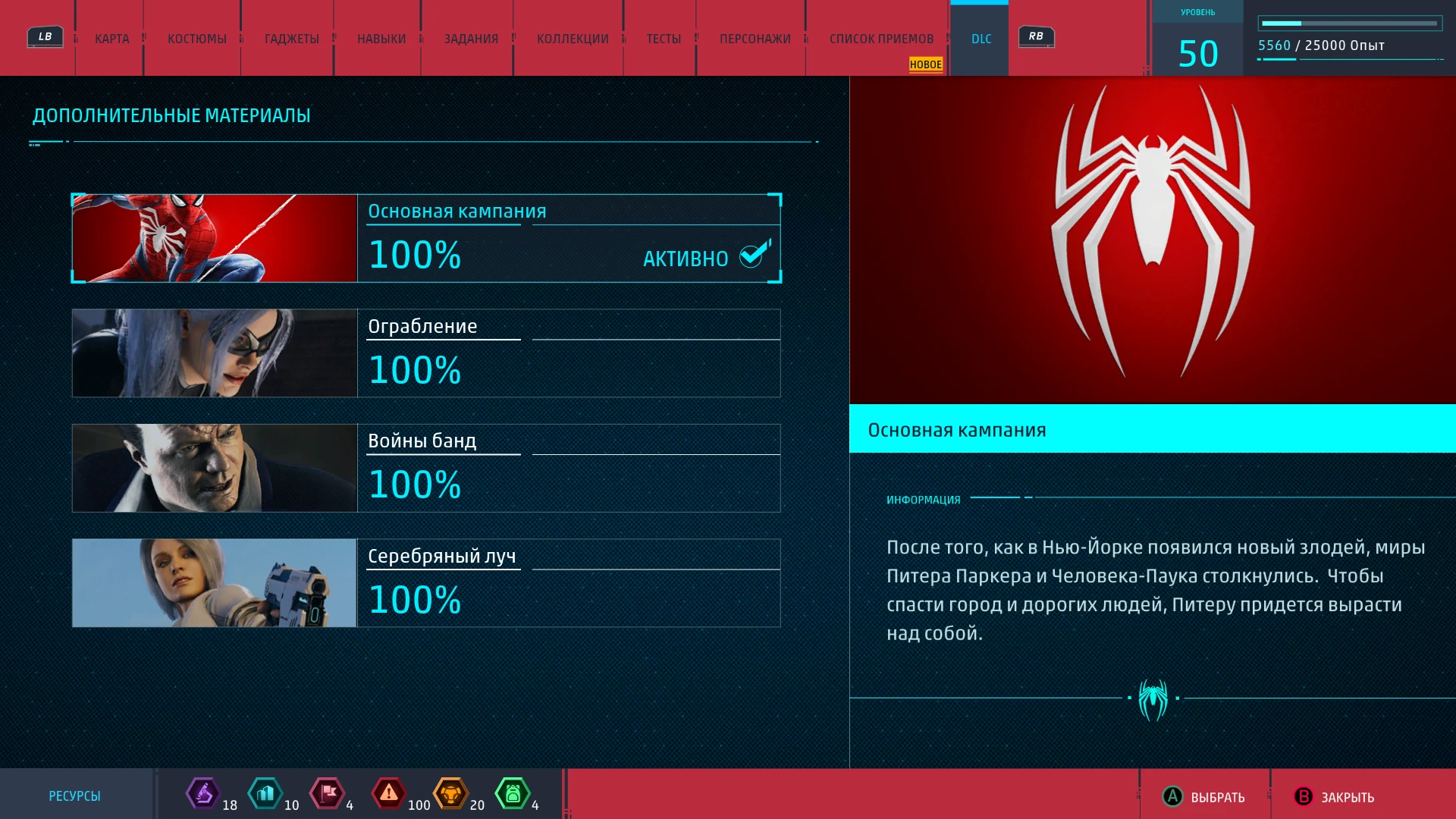Select the Серебряный луч campaign entry
Viewport: 1456px width, 819px height.
click(425, 582)
